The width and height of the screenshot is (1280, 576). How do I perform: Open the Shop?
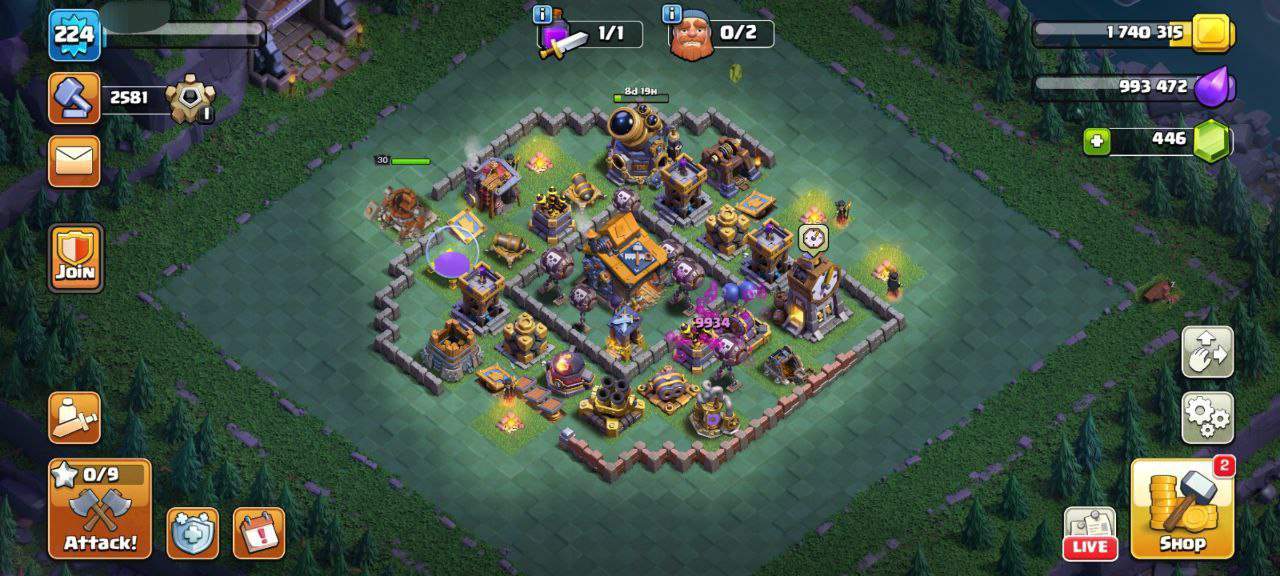pyautogui.click(x=1182, y=509)
